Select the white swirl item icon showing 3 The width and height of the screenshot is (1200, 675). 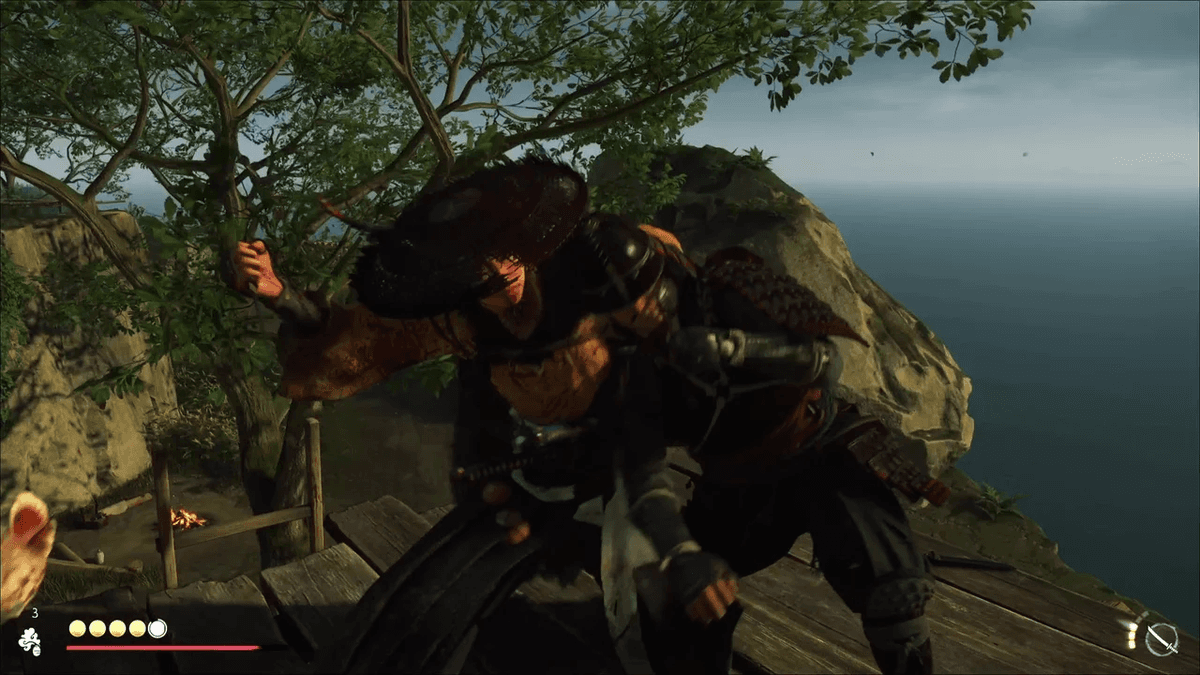29,641
